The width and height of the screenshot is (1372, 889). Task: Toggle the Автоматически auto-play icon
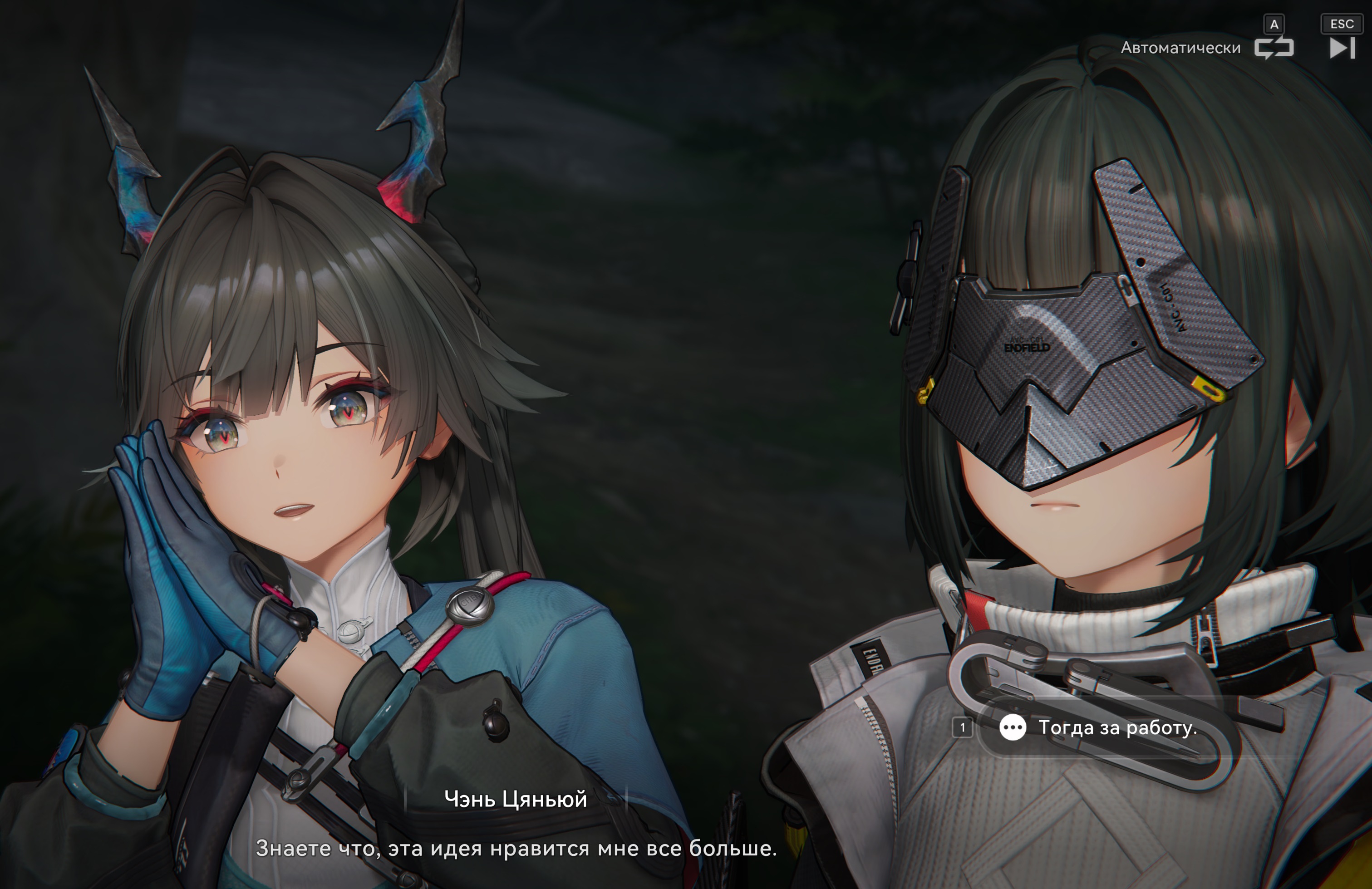(1274, 48)
